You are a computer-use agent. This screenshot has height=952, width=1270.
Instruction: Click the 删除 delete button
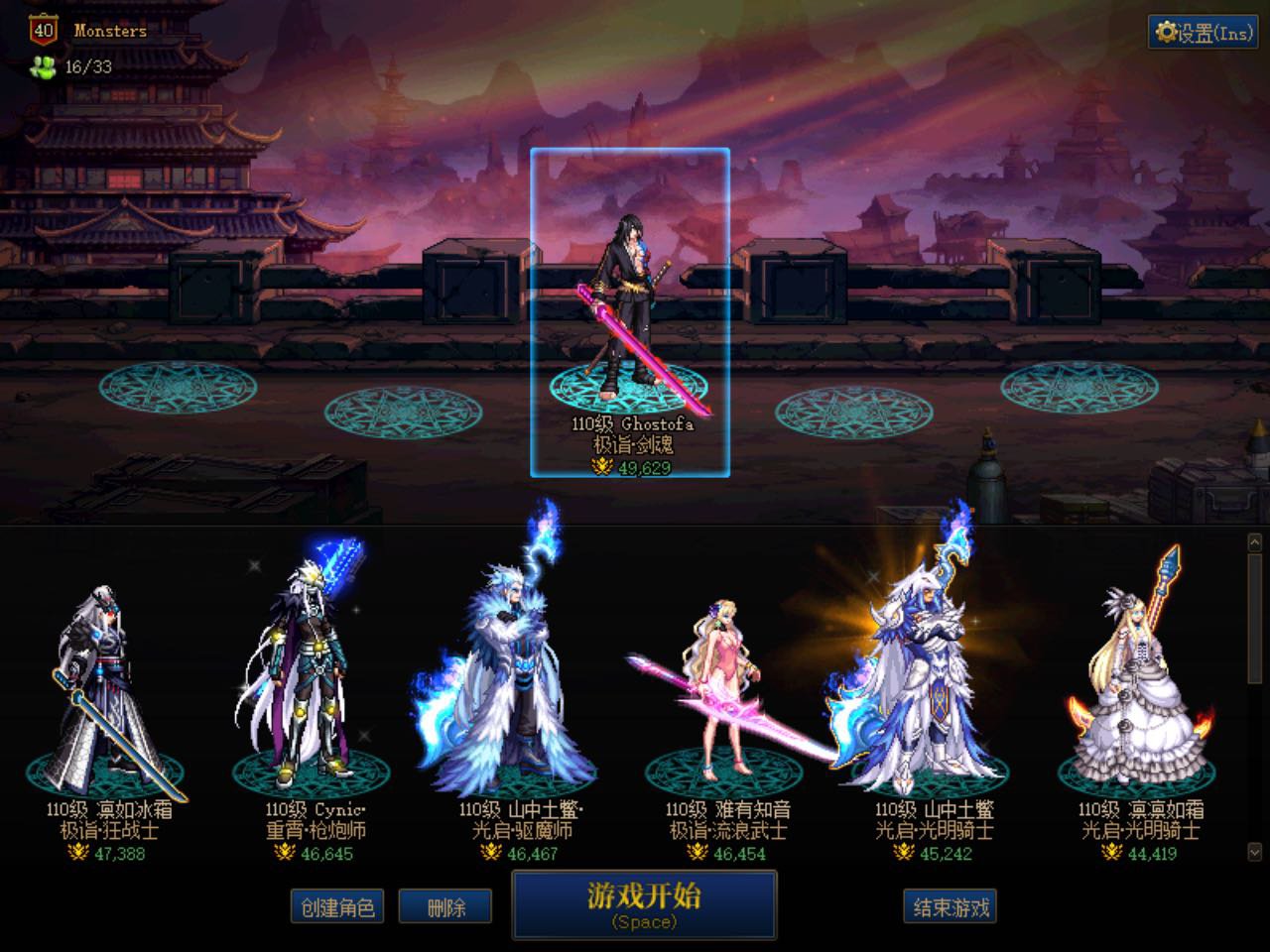coord(444,905)
